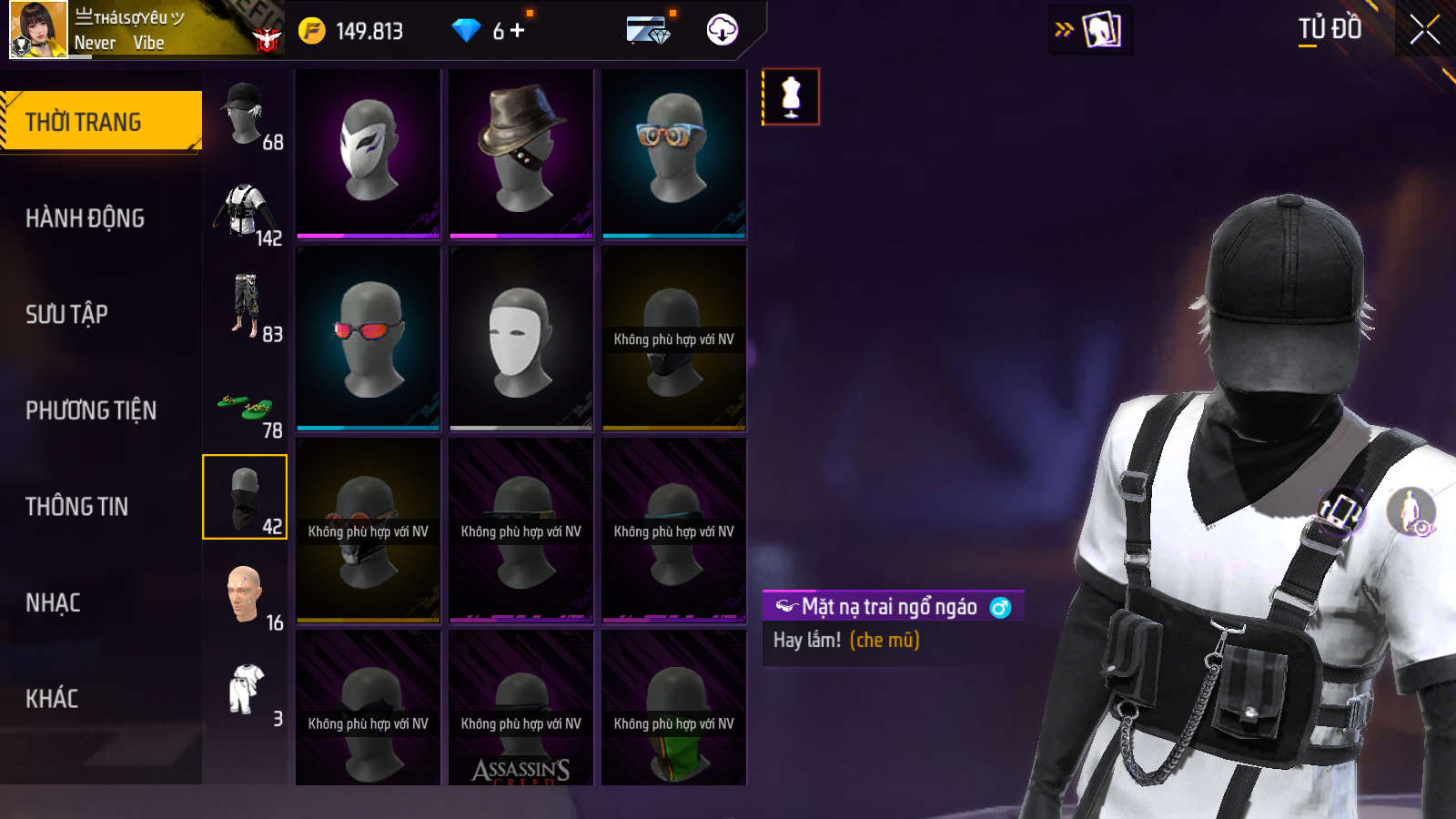
Task: Choose the face paint category with 16 items
Action: [245, 597]
